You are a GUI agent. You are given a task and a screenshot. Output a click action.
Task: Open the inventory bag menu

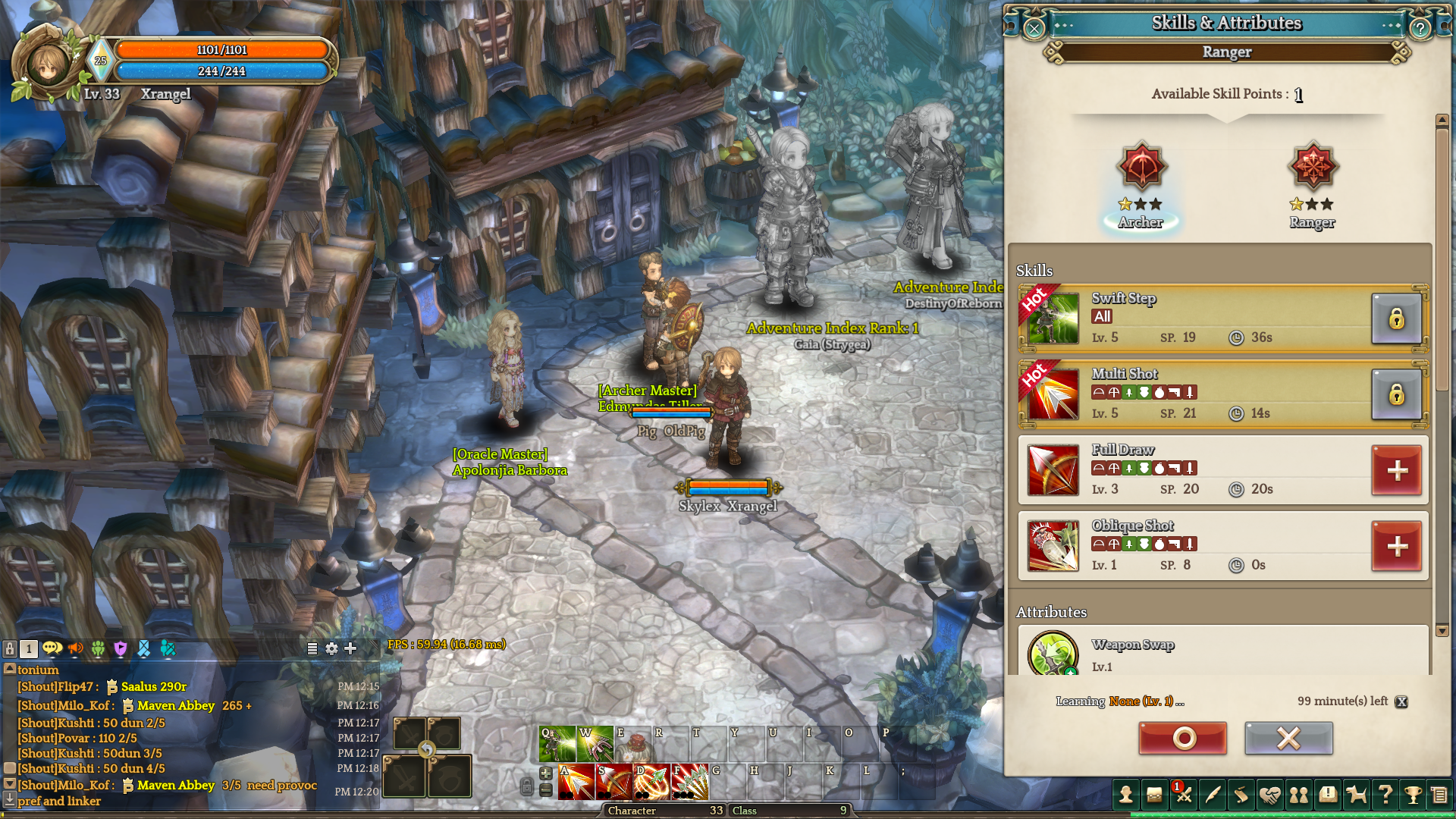[1154, 795]
